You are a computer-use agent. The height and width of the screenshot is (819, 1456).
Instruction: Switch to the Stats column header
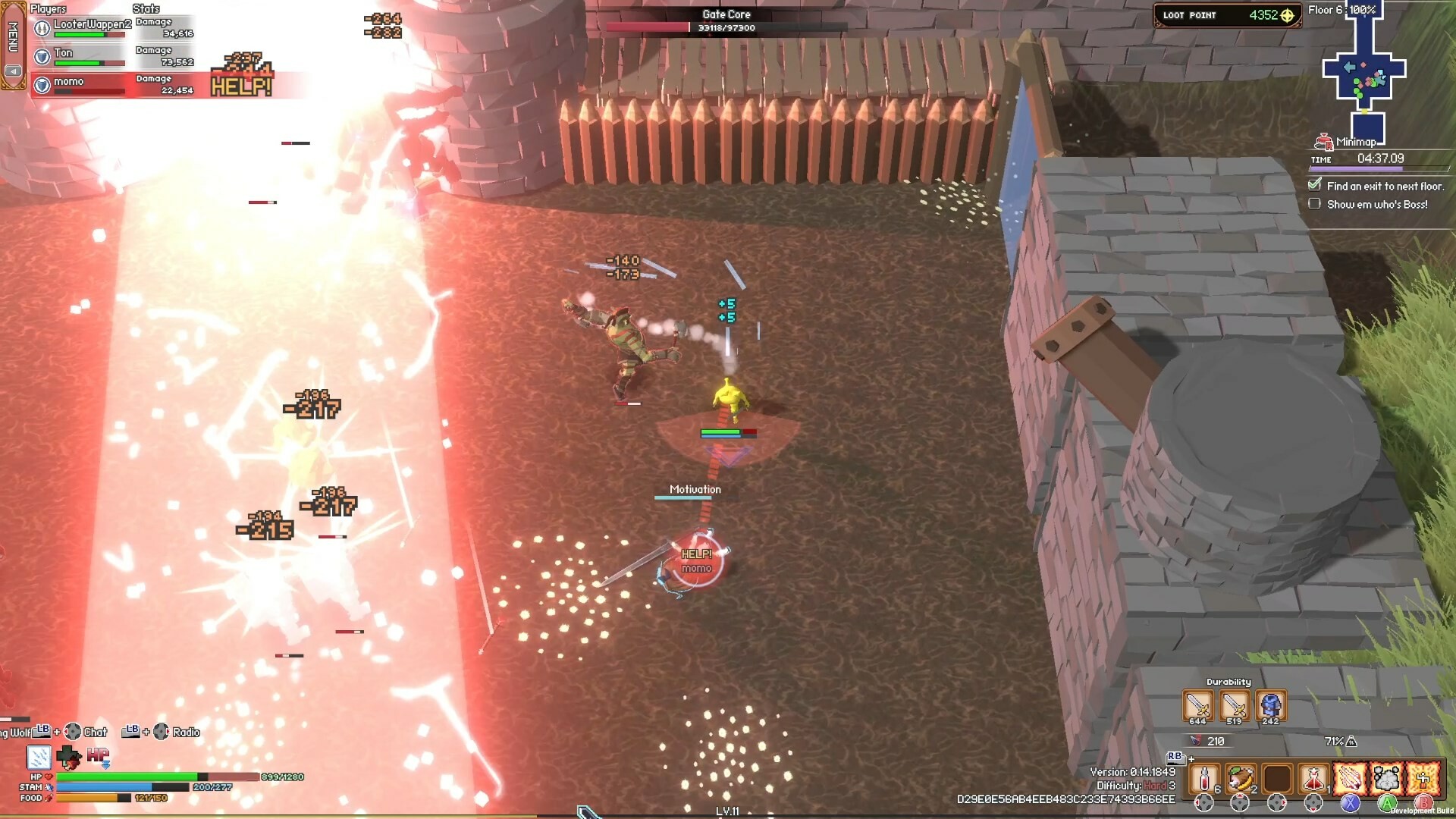point(146,9)
